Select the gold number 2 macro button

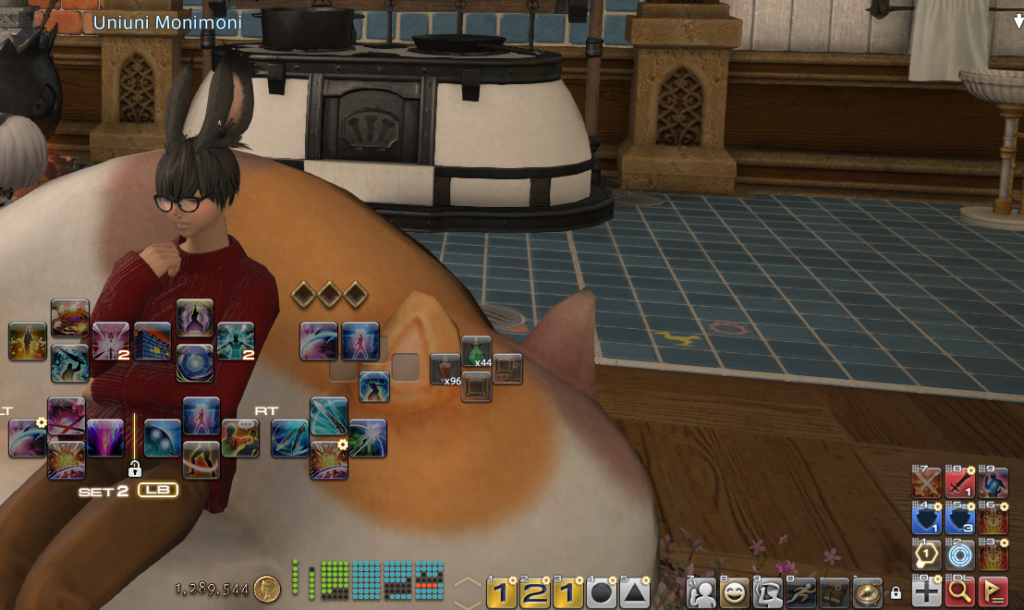tap(535, 593)
